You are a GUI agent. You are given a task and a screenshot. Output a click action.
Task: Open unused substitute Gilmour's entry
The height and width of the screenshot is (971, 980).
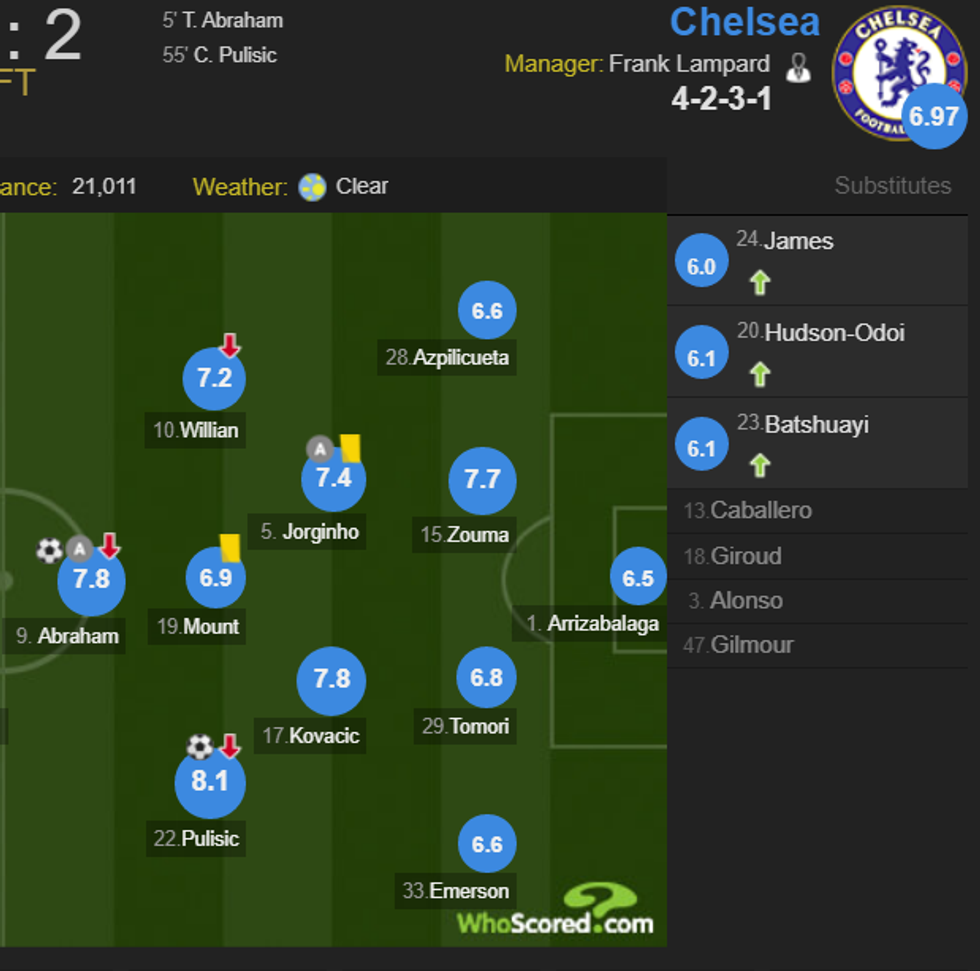click(x=751, y=645)
